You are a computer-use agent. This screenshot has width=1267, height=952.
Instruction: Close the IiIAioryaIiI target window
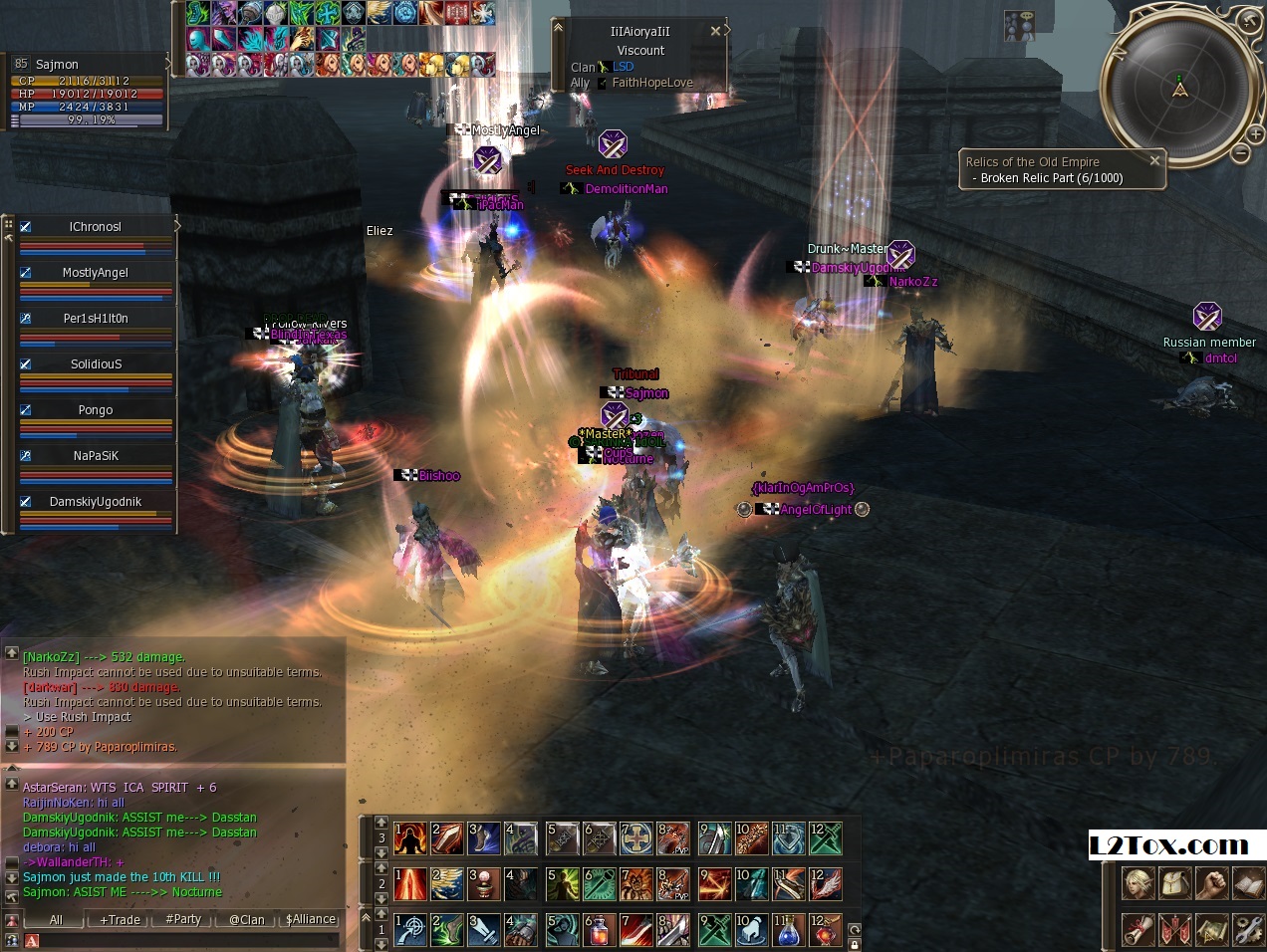pyautogui.click(x=715, y=31)
